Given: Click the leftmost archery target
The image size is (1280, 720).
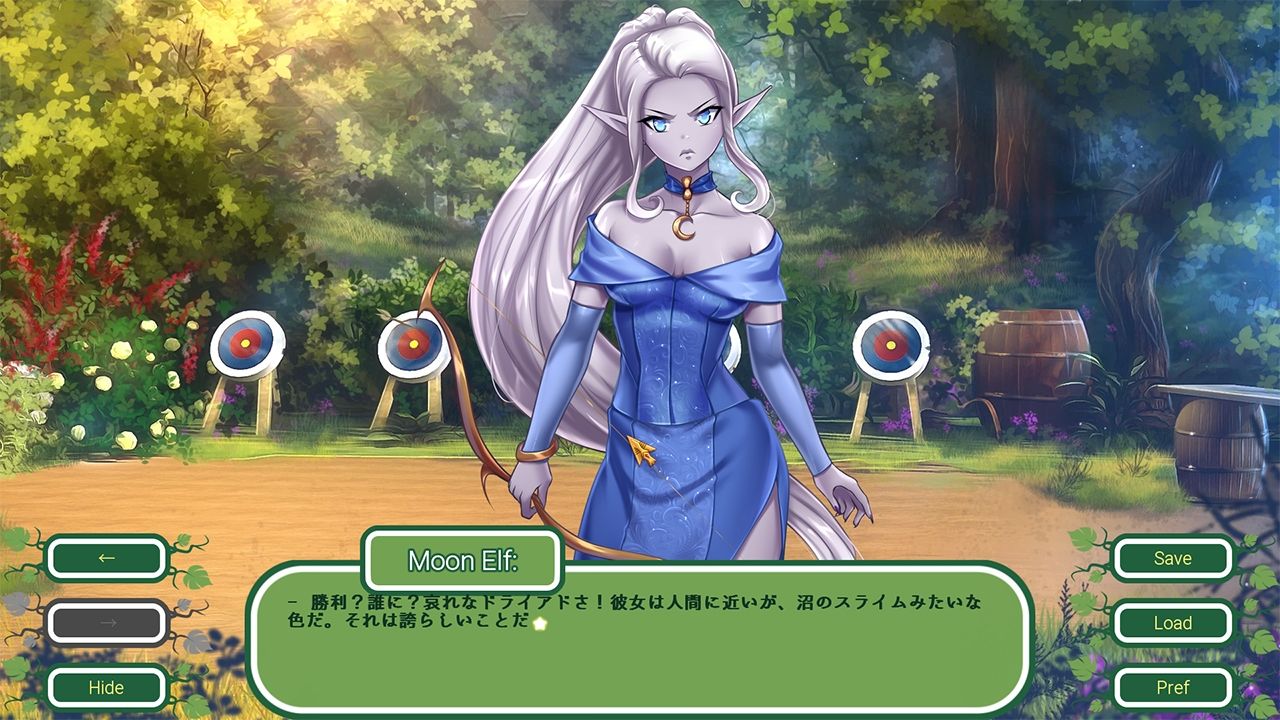Looking at the screenshot, I should click(245, 345).
